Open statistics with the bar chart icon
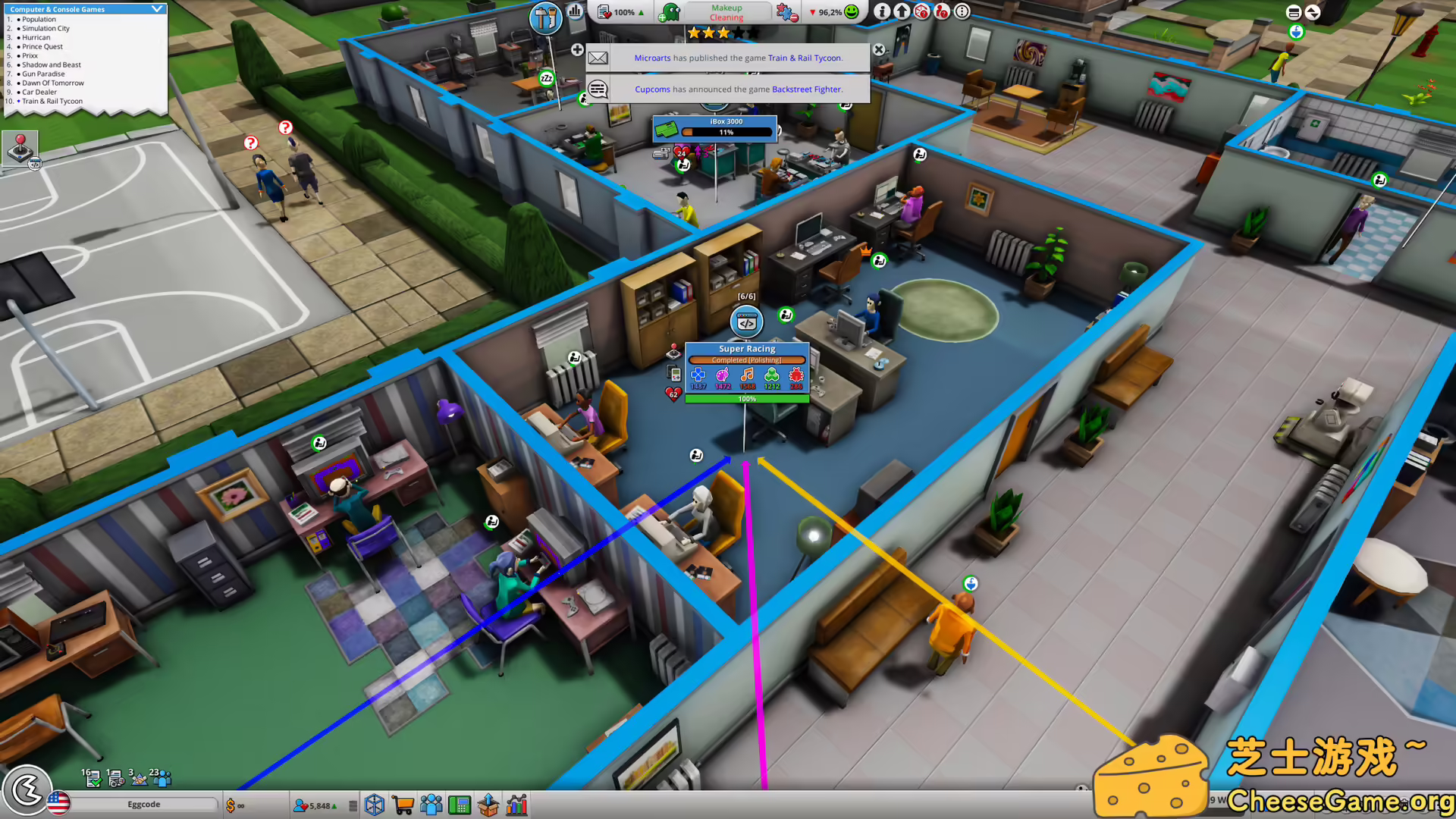The height and width of the screenshot is (819, 1456). click(517, 805)
